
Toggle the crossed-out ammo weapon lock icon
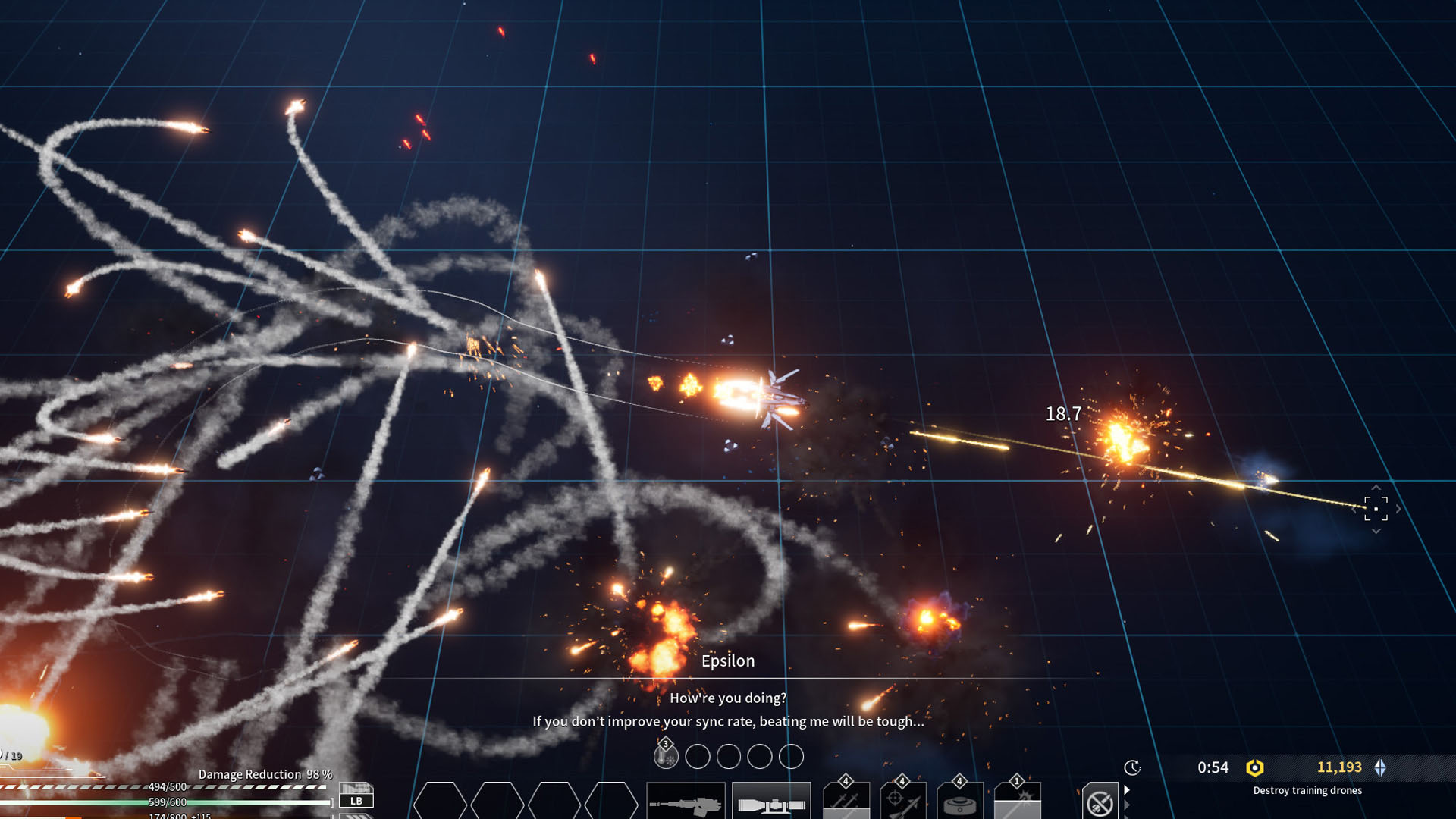pyautogui.click(x=1100, y=802)
